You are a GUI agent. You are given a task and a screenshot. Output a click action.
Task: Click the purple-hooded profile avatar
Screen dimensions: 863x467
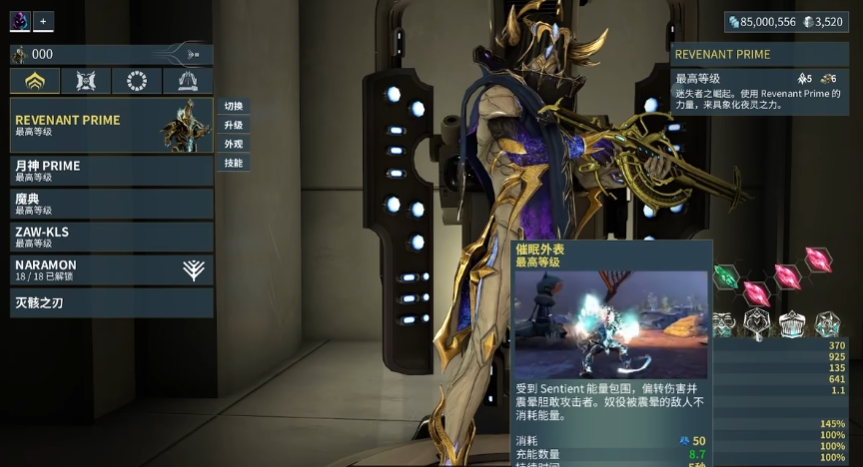[20, 21]
